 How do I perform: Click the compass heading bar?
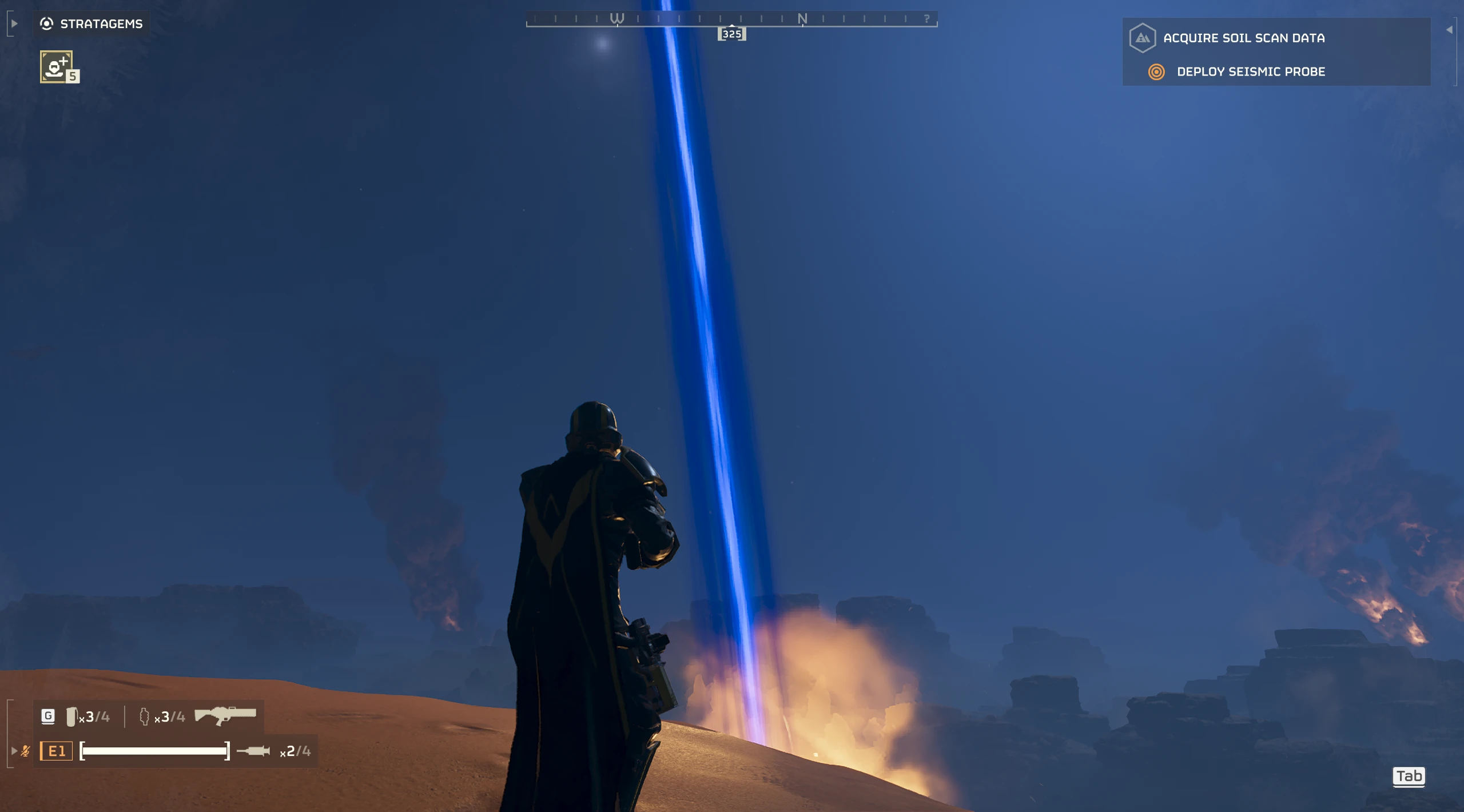tap(731, 19)
